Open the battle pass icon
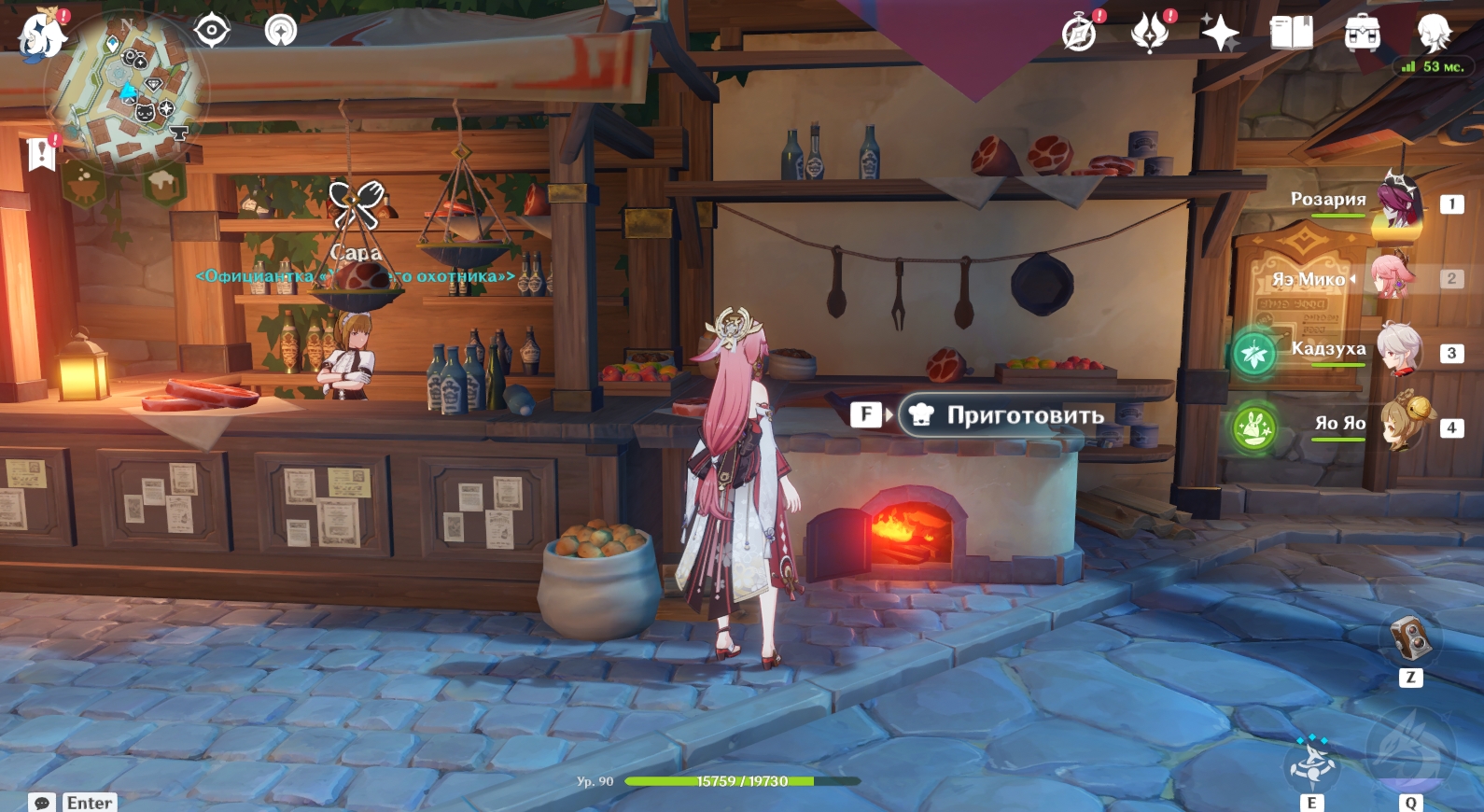Screen dimensions: 1484x812 1150,34
